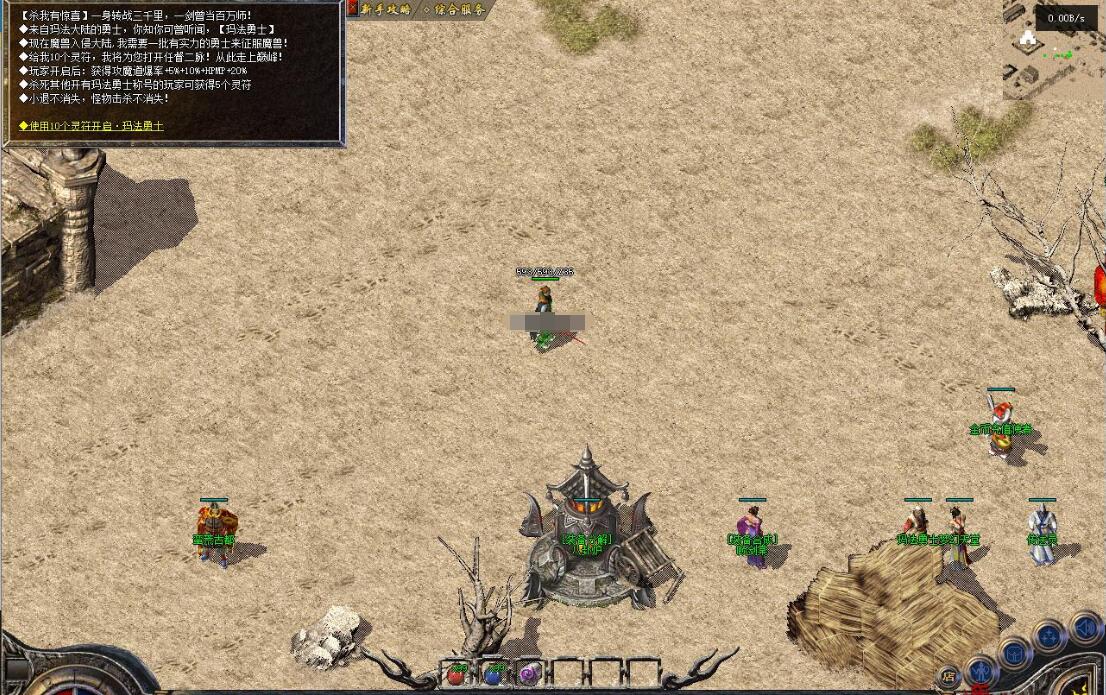Use the blue mana potion in hotbar
1106x695 pixels.
coord(492,674)
